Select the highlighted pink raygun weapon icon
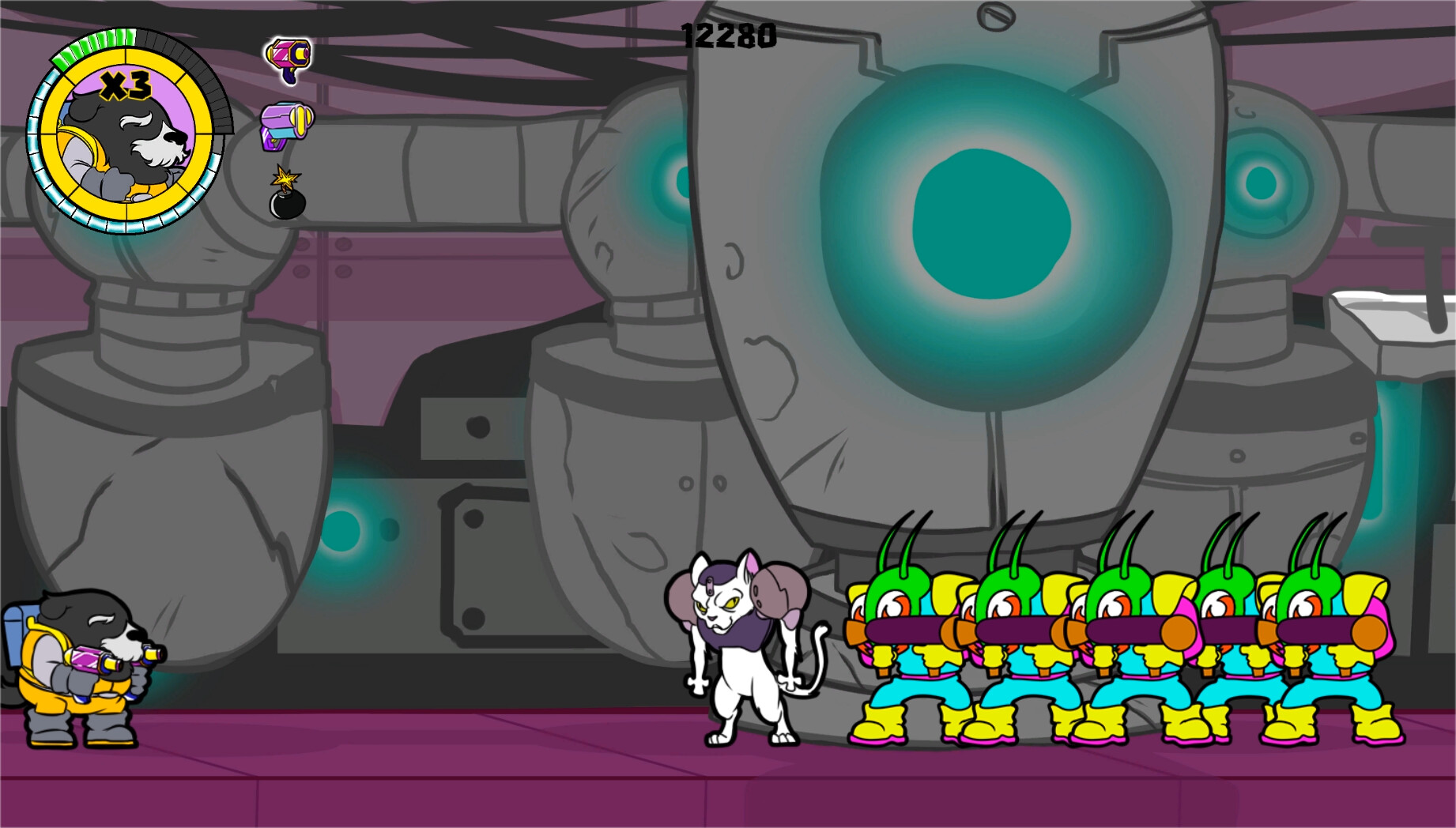Screen dimensions: 1456x828 click(287, 57)
